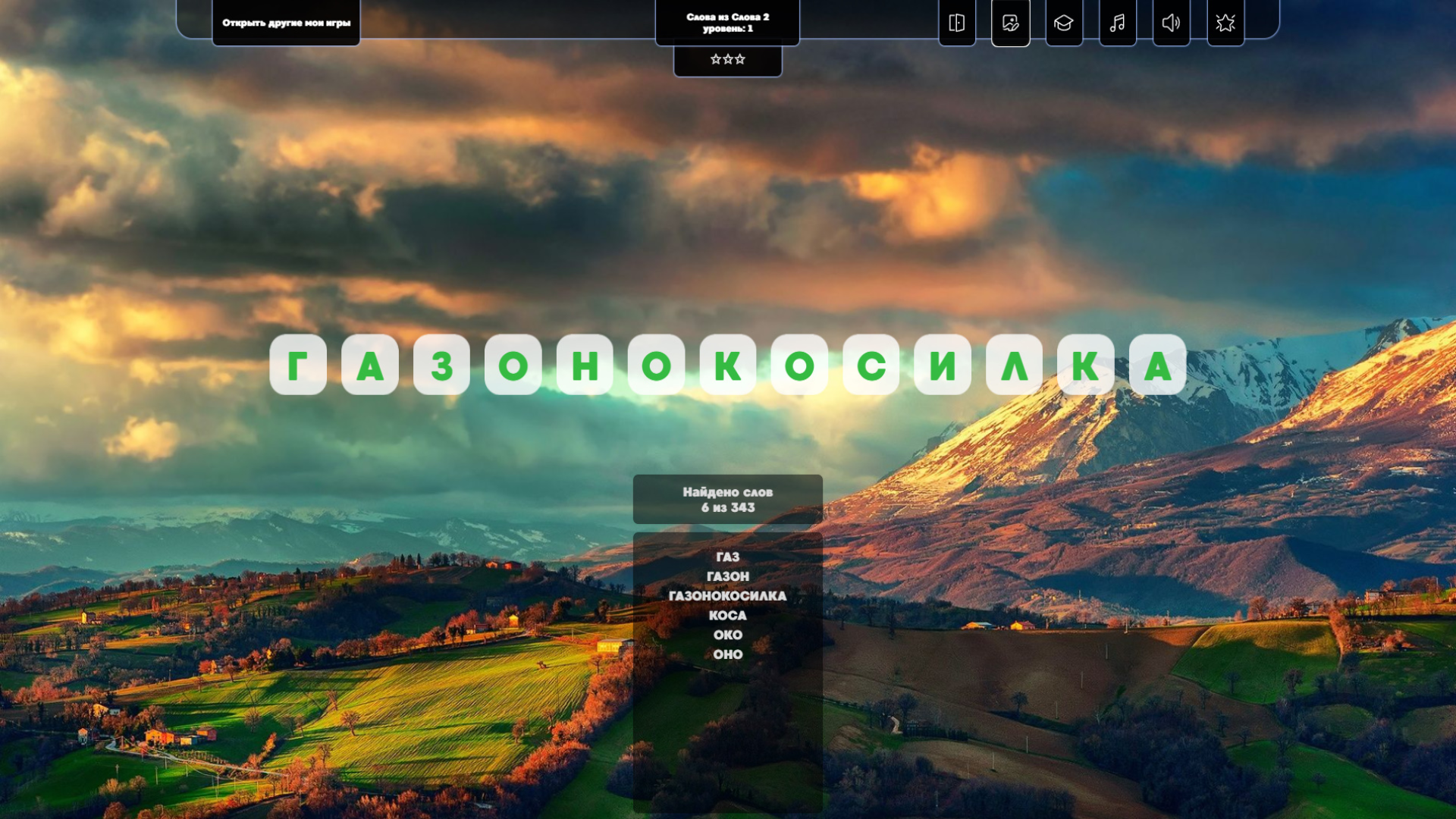Toggle the first rating star
Viewport: 1456px width, 819px height.
coord(716,58)
